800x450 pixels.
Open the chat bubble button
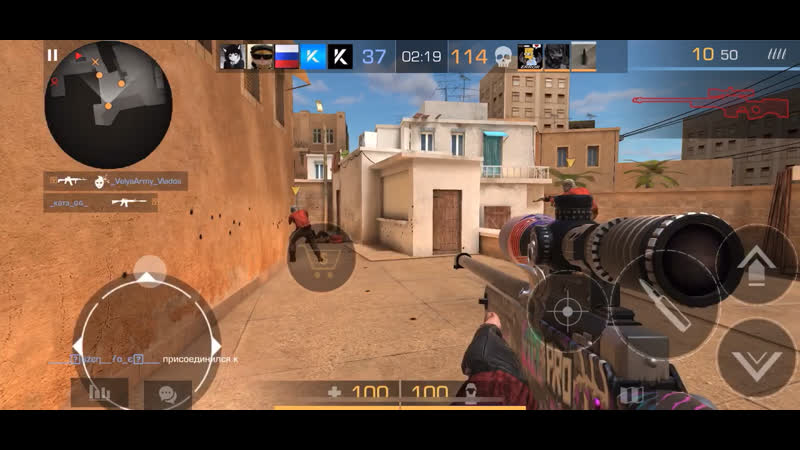click(167, 393)
